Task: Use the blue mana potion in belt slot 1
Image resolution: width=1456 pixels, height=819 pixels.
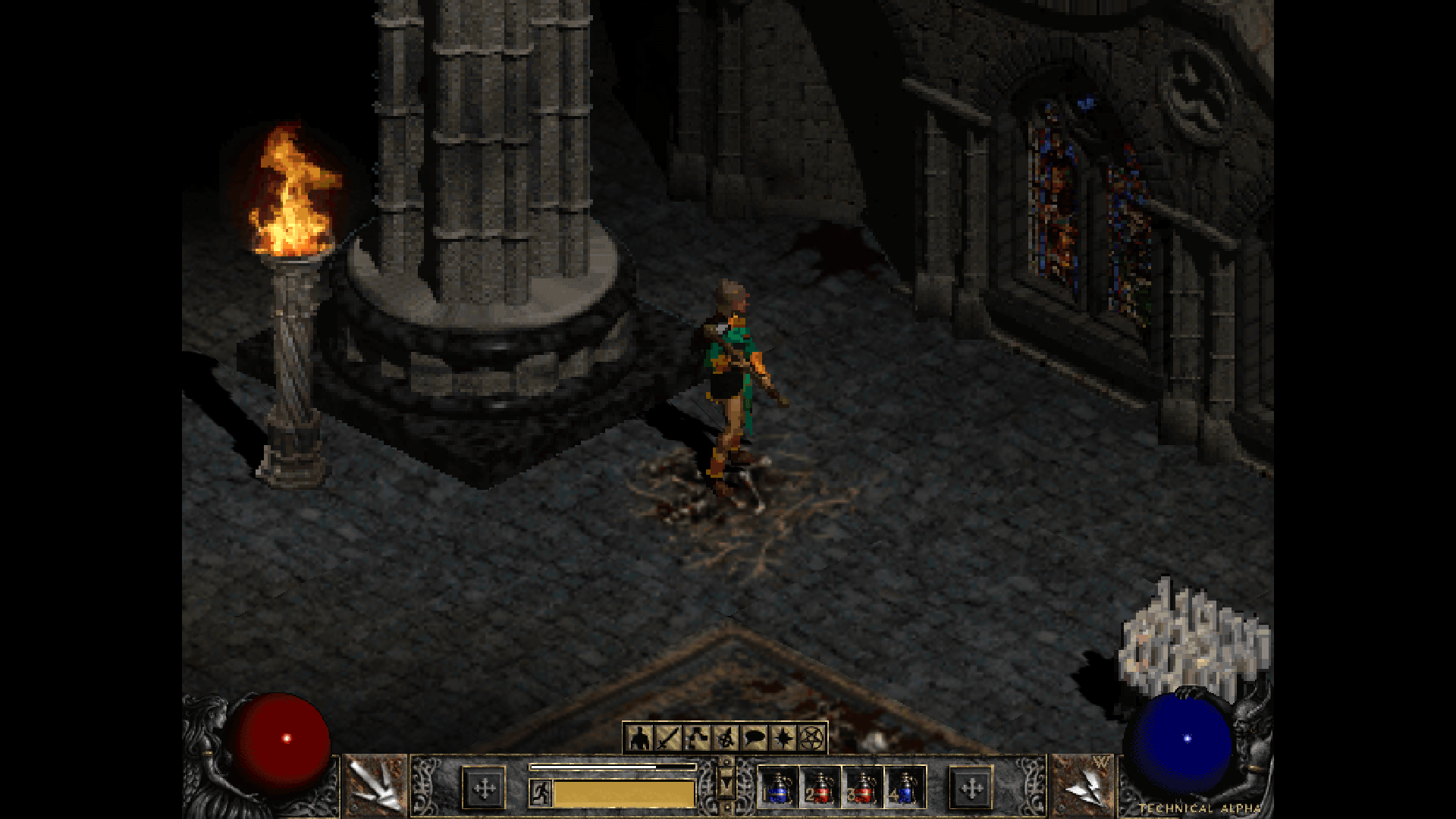Action: click(x=778, y=789)
